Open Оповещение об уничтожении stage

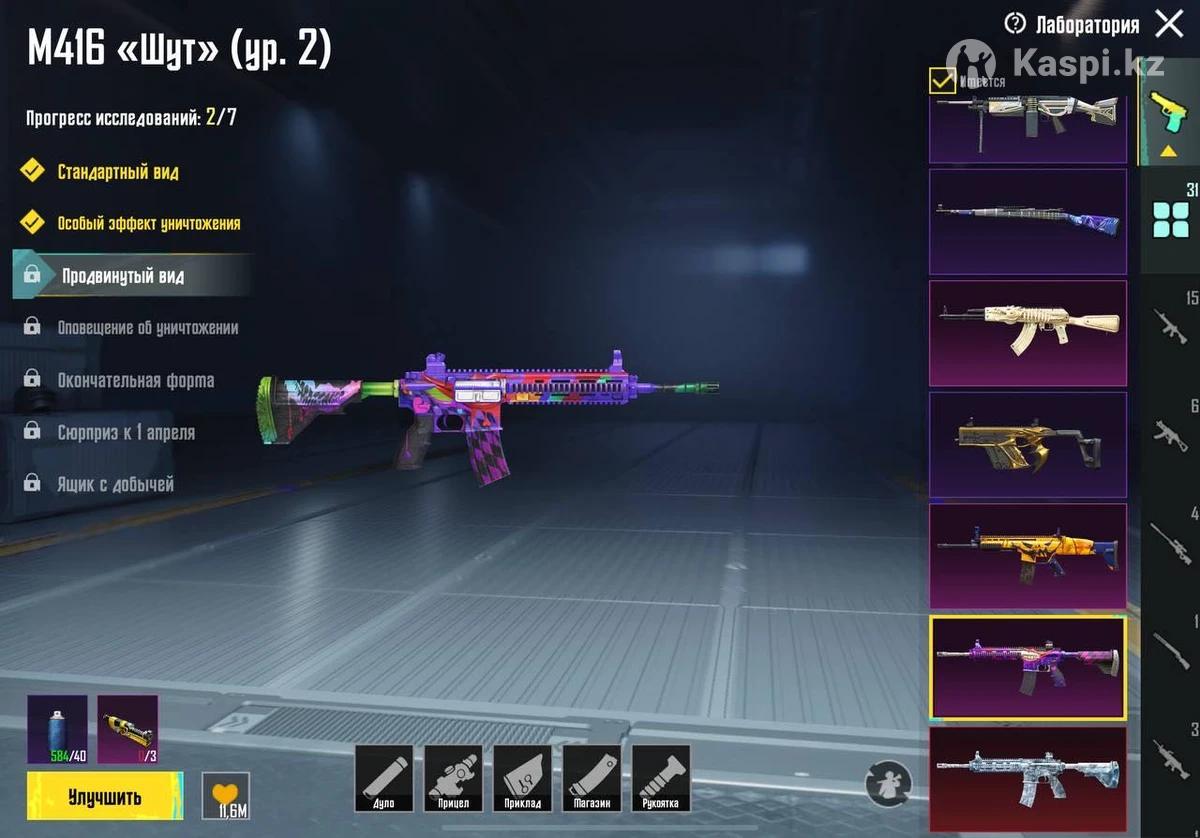point(147,328)
